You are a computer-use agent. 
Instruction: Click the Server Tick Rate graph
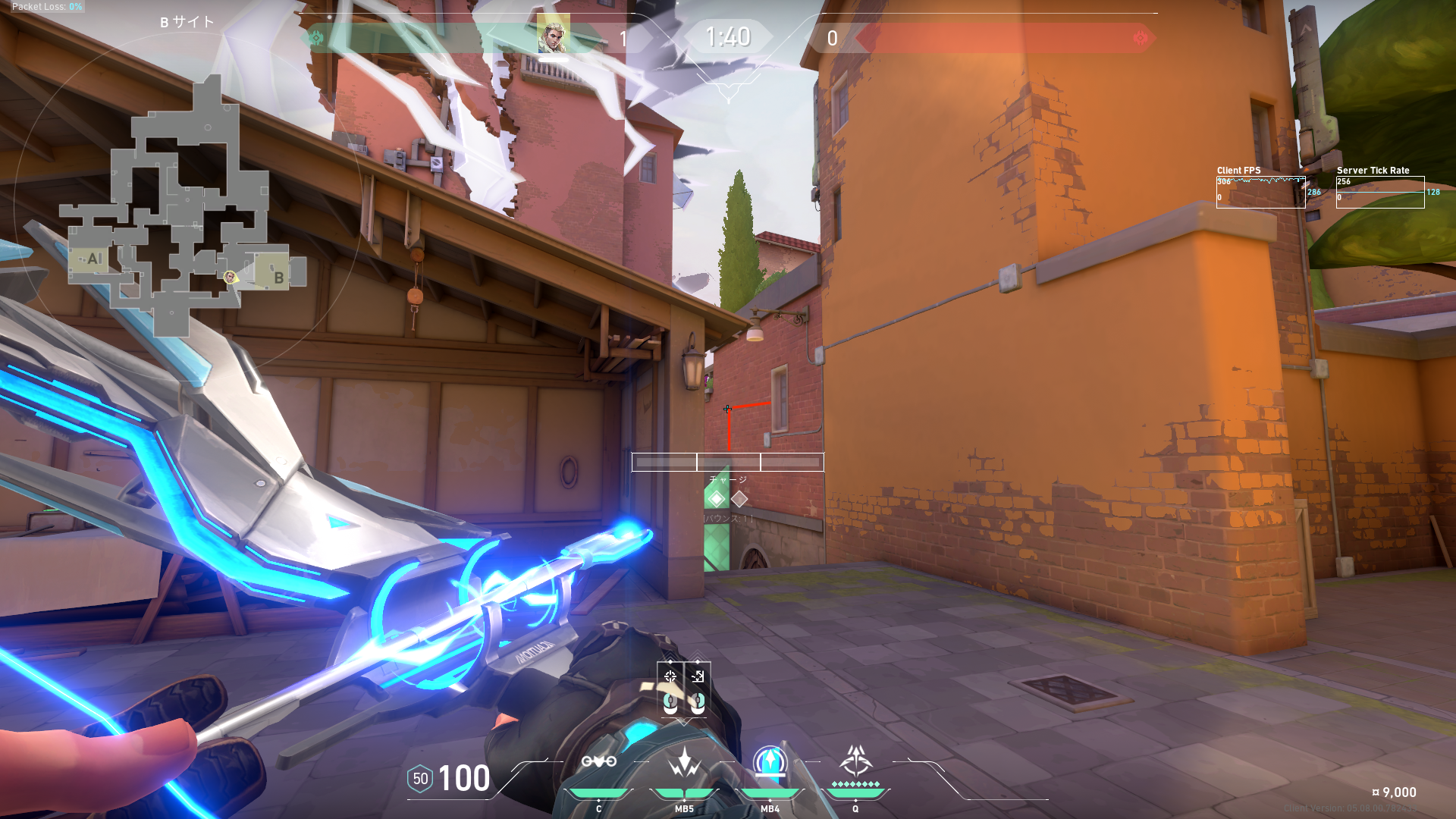click(x=1379, y=192)
